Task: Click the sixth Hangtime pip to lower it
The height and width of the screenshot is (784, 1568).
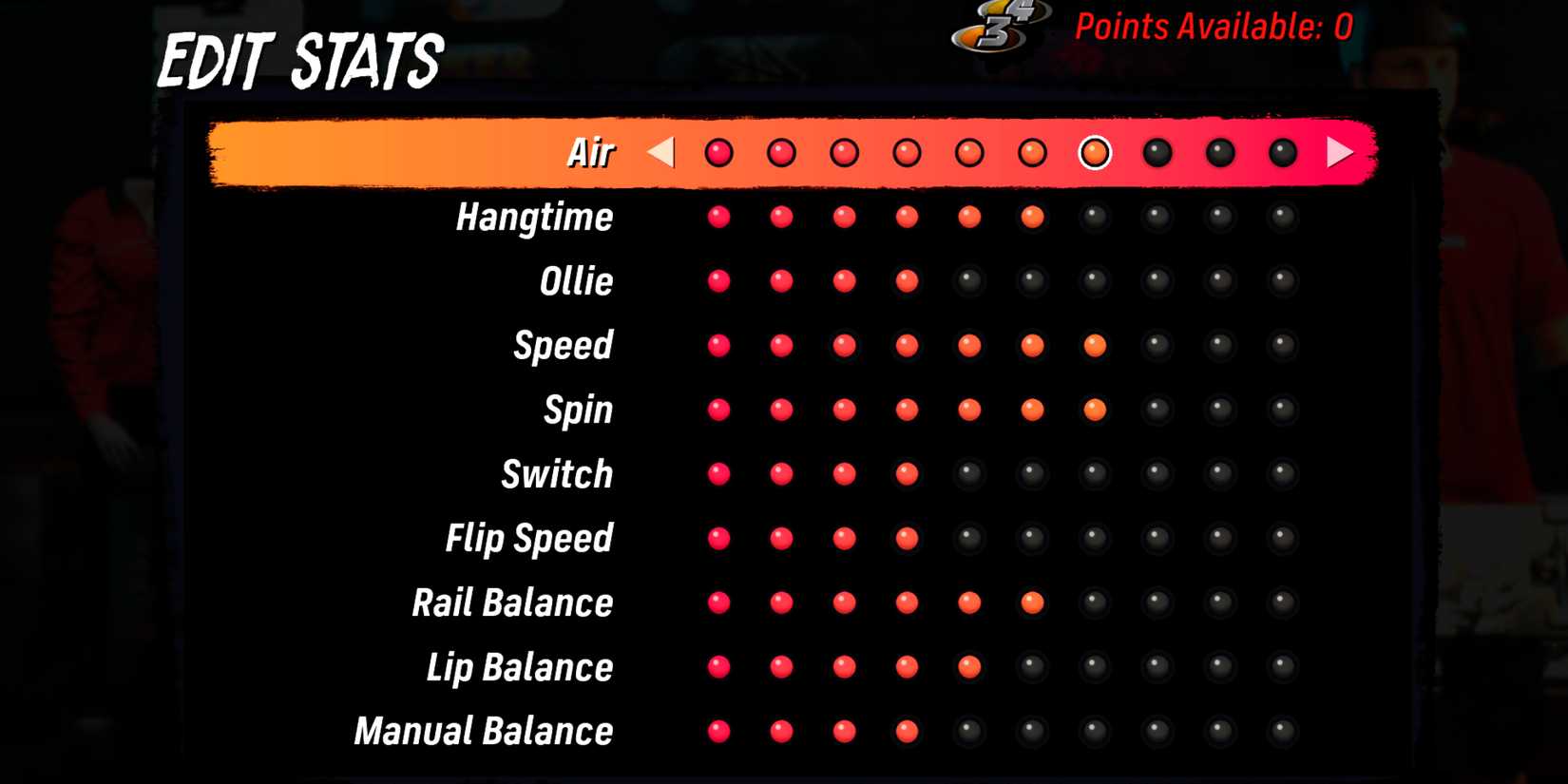Action: [x=1032, y=217]
